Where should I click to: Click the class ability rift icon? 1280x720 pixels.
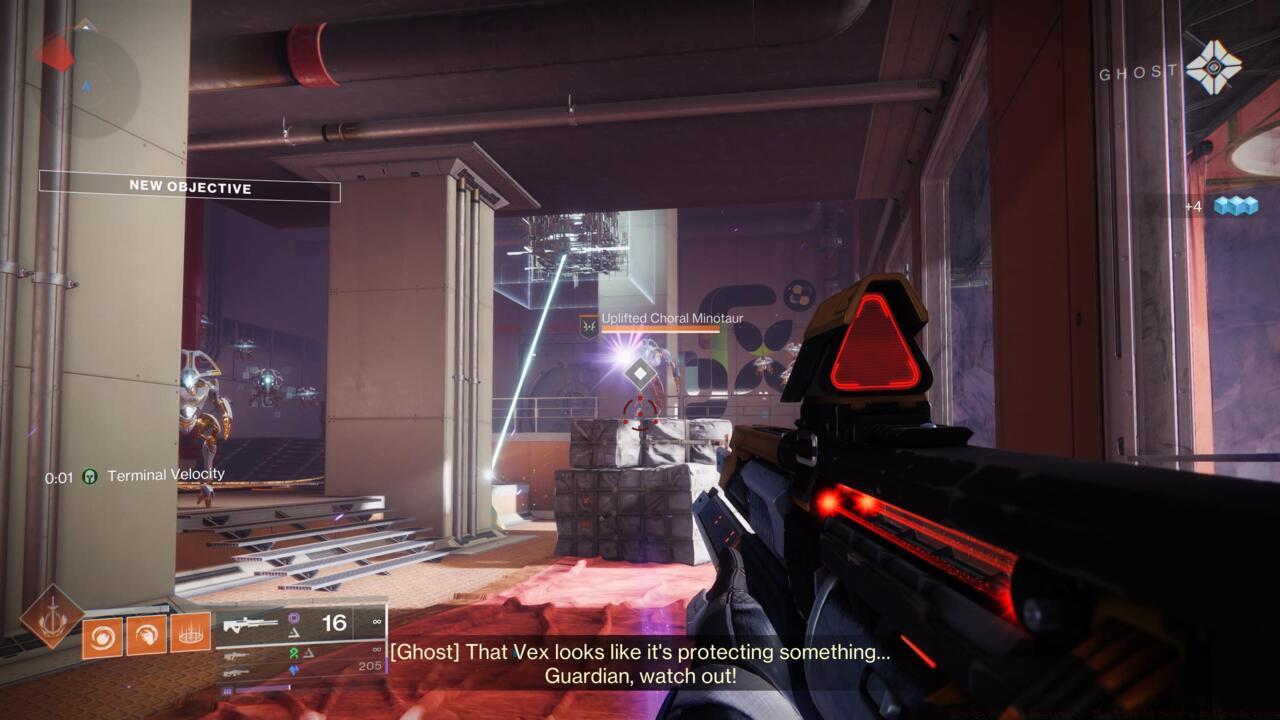point(189,634)
